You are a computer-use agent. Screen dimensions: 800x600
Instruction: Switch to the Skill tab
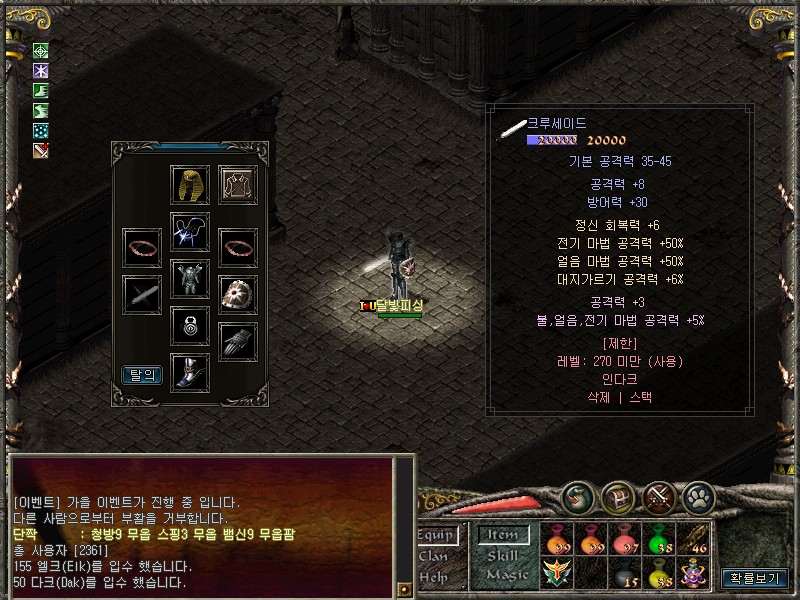[503, 555]
